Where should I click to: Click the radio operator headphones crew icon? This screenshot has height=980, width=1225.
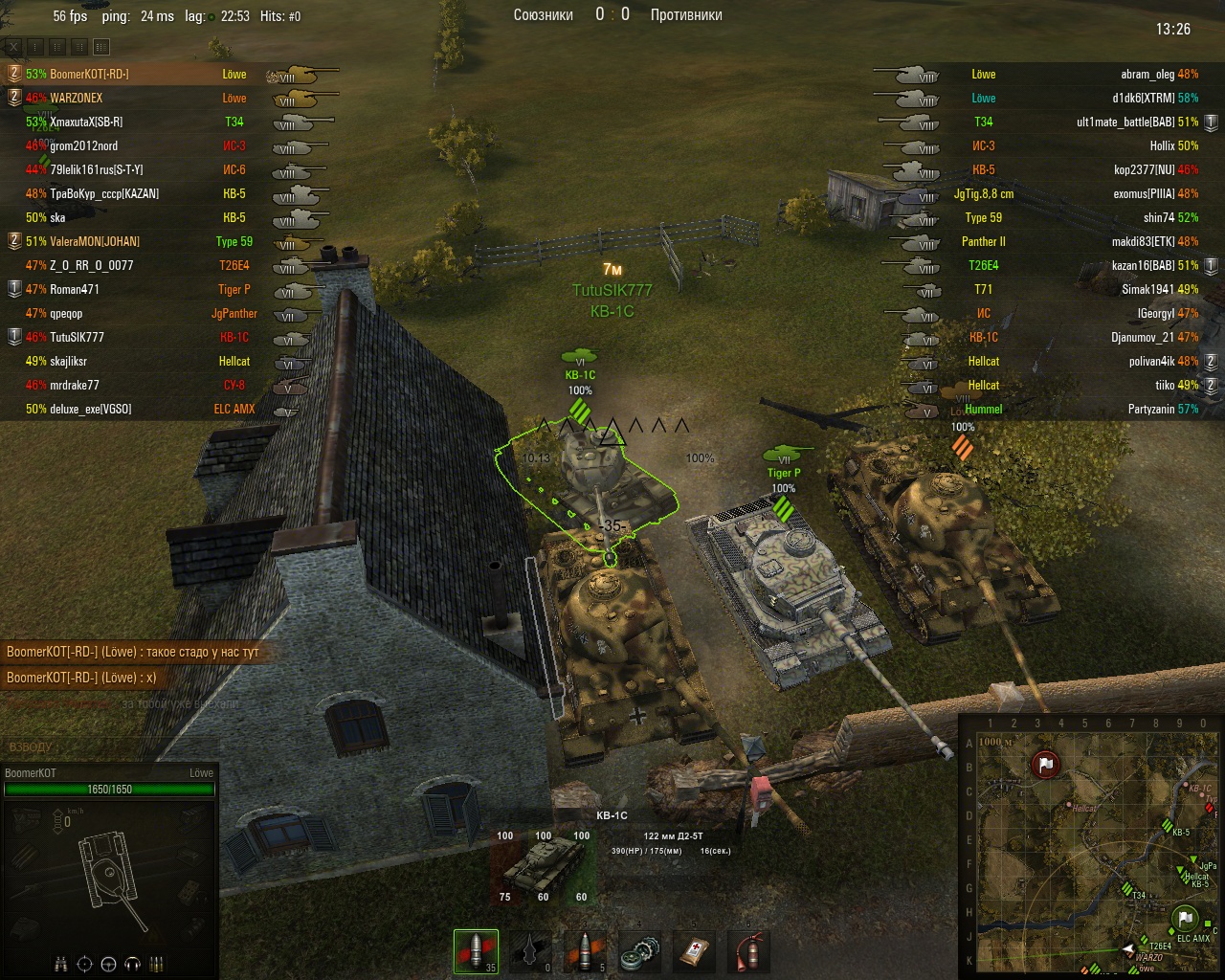pos(133,963)
